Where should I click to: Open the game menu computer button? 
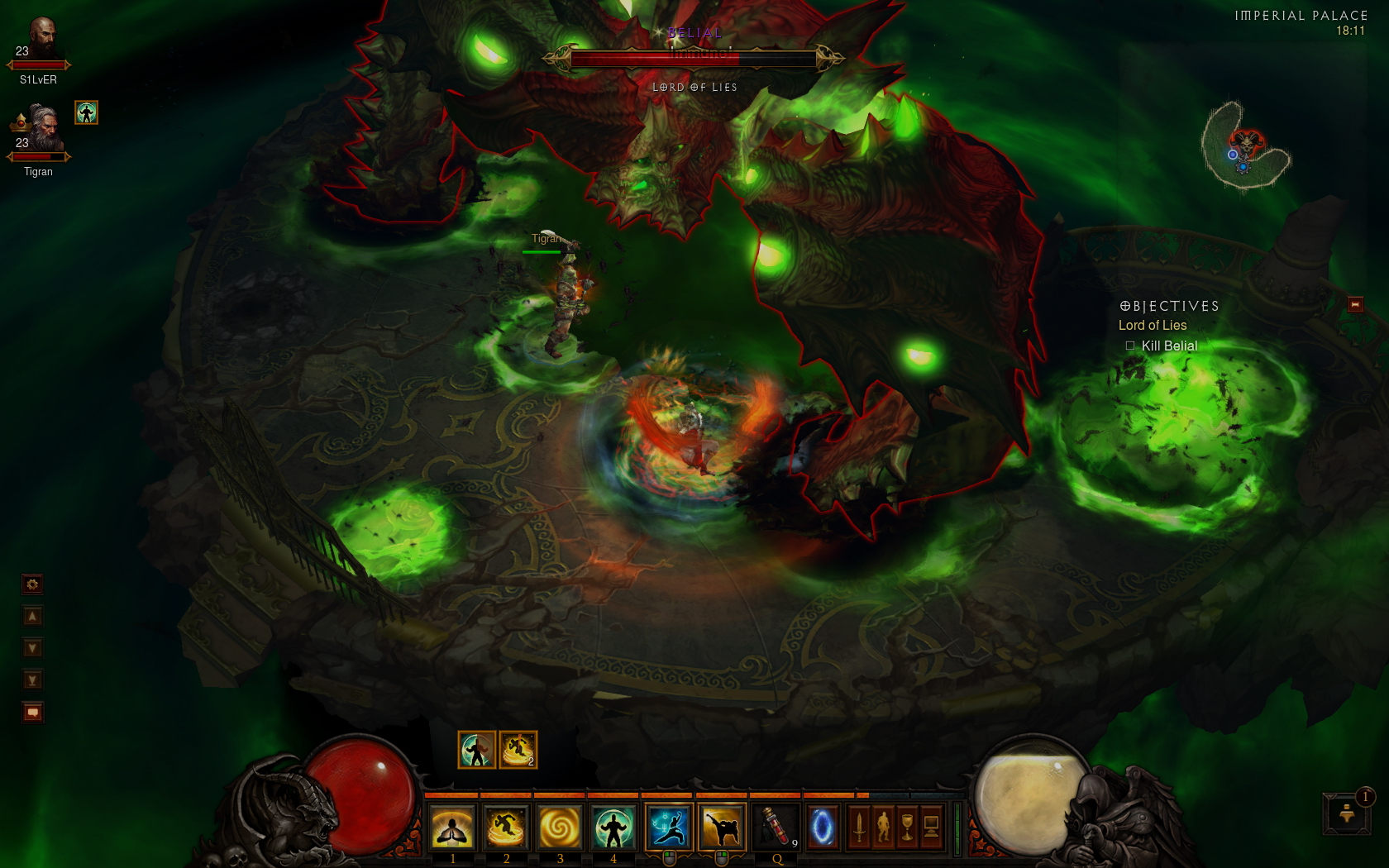pyautogui.click(x=931, y=827)
